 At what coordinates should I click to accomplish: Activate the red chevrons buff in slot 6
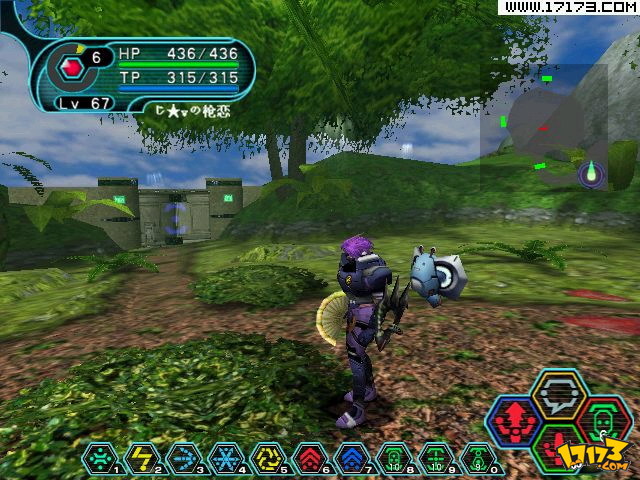(309, 458)
